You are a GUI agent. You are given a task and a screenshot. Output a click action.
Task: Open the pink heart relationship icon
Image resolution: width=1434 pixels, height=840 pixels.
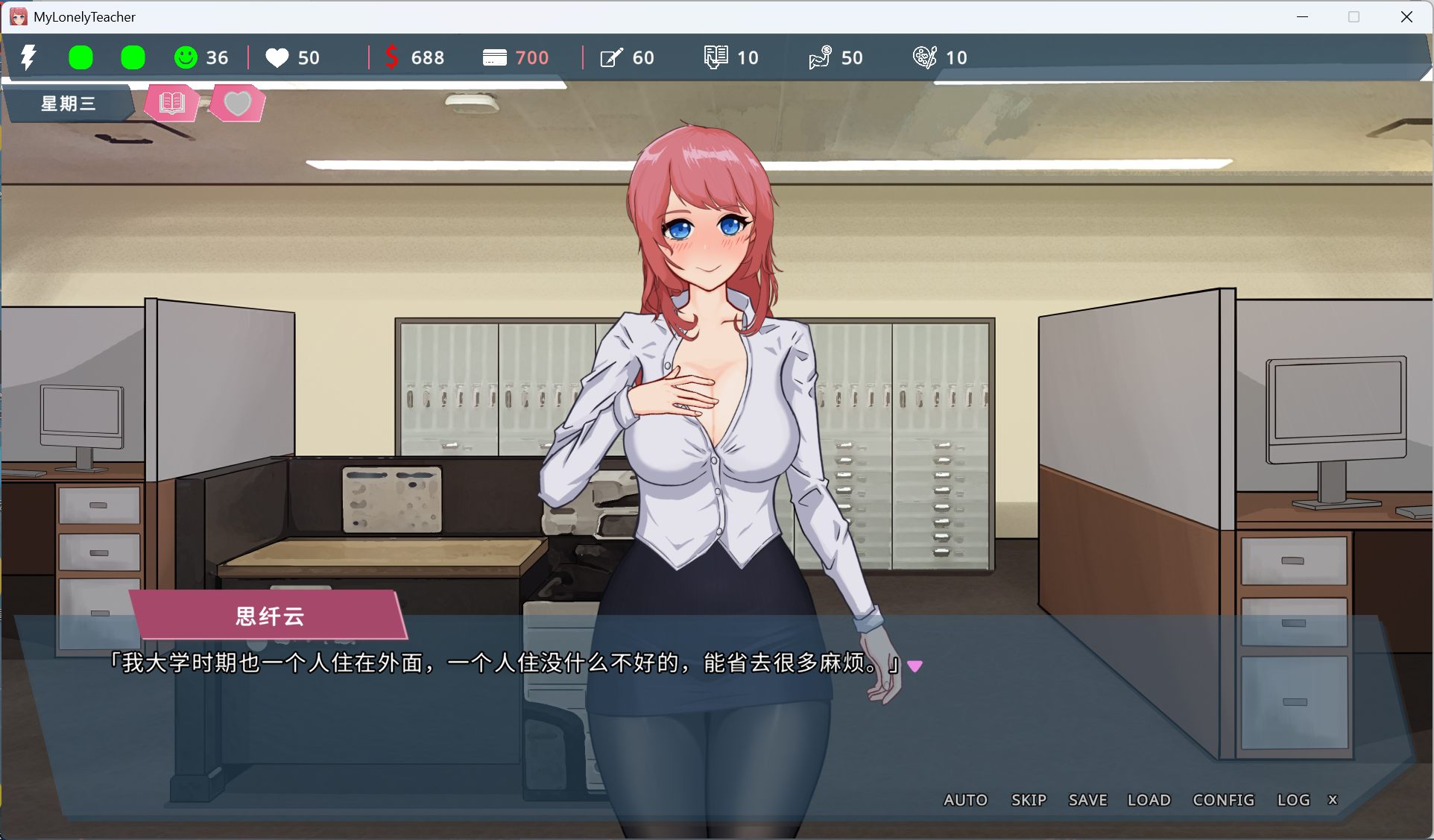pyautogui.click(x=237, y=103)
